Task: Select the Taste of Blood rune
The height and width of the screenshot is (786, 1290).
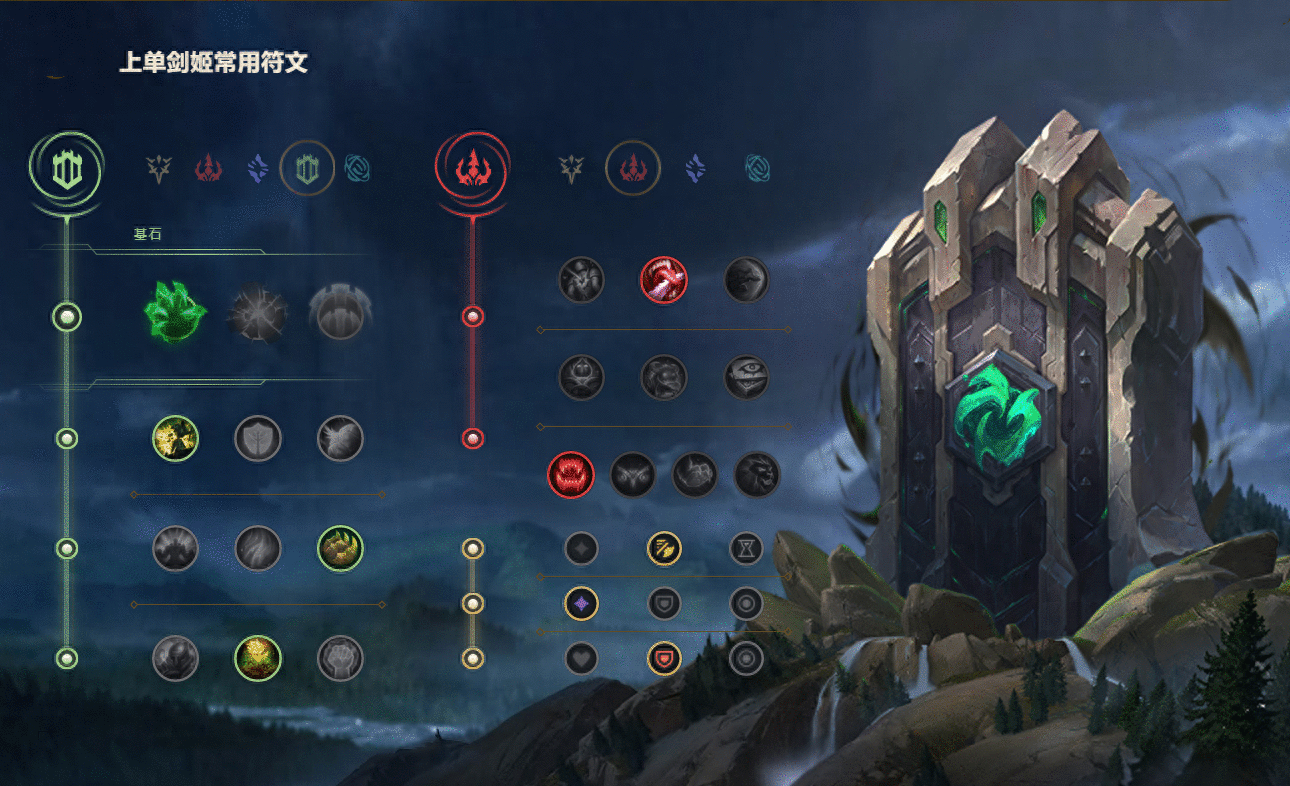Action: 664,280
